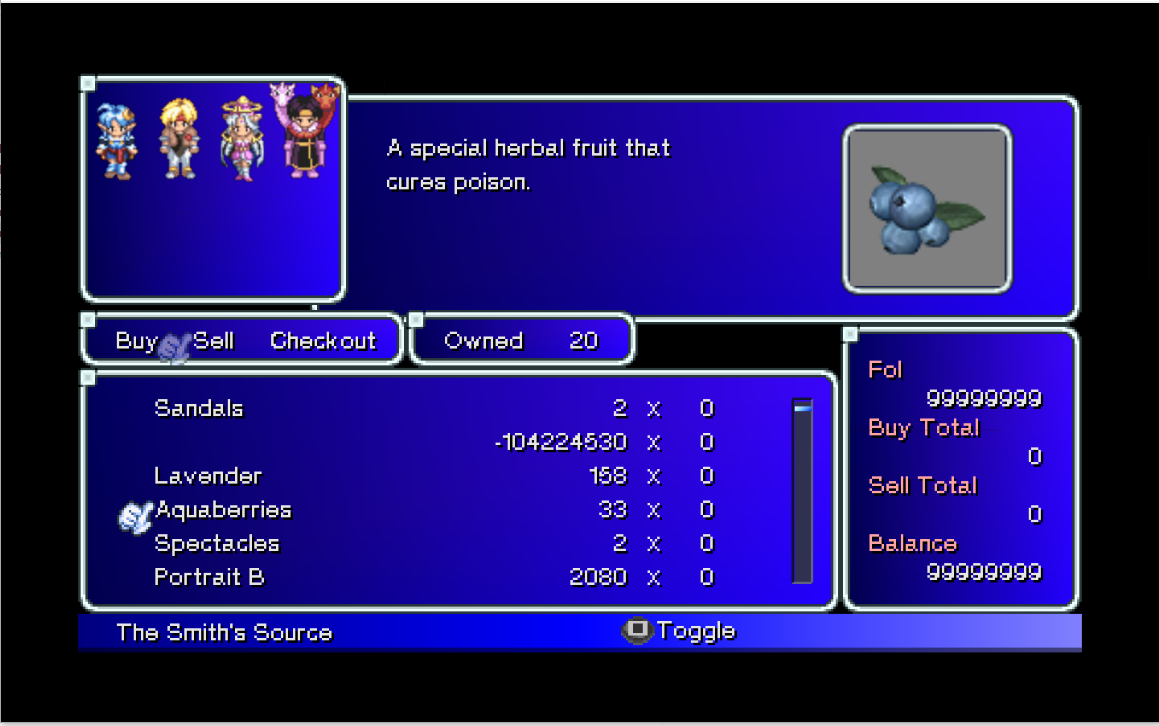Select the blue-haired party member portrait
1159x726 pixels.
coord(116,141)
